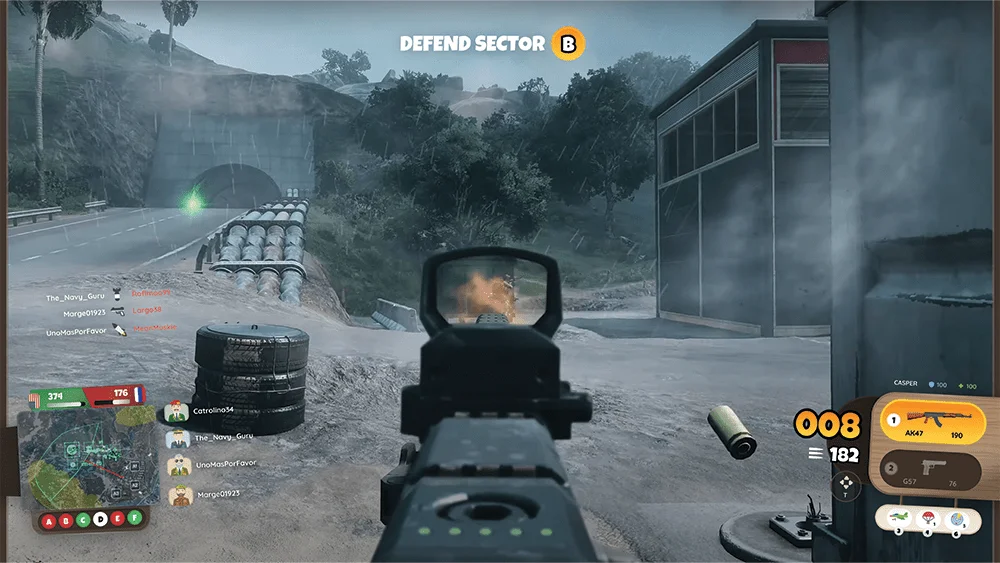Select sector E marker below the minimap
The height and width of the screenshot is (563, 1000).
coord(117,519)
